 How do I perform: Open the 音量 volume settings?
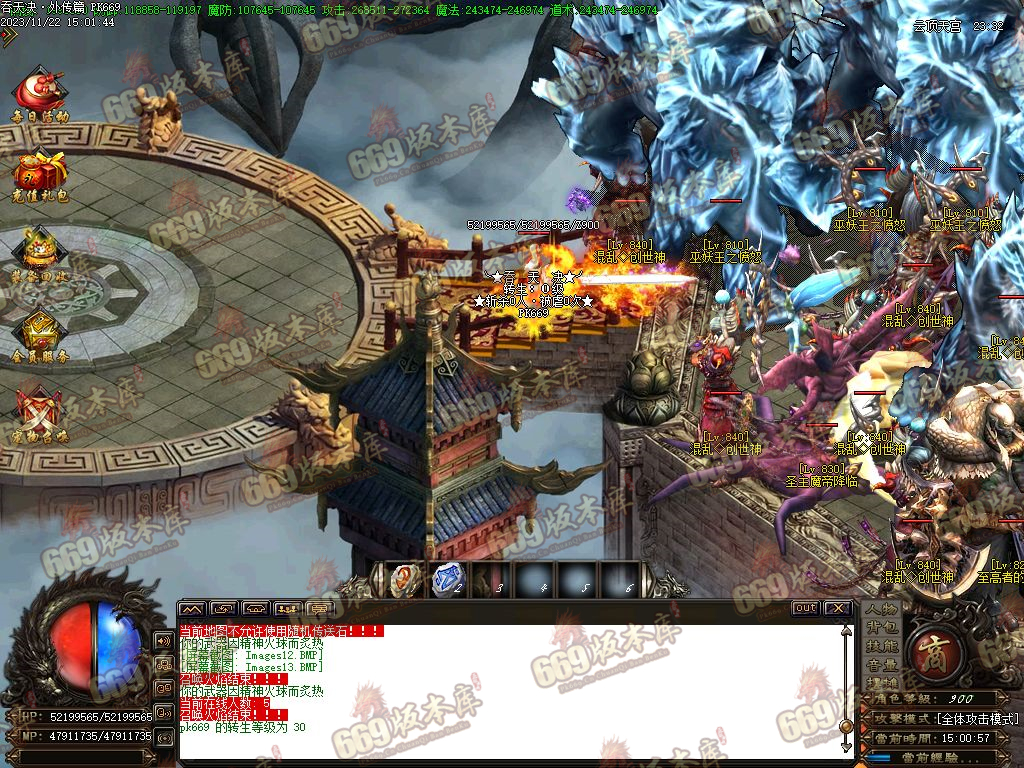point(881,664)
